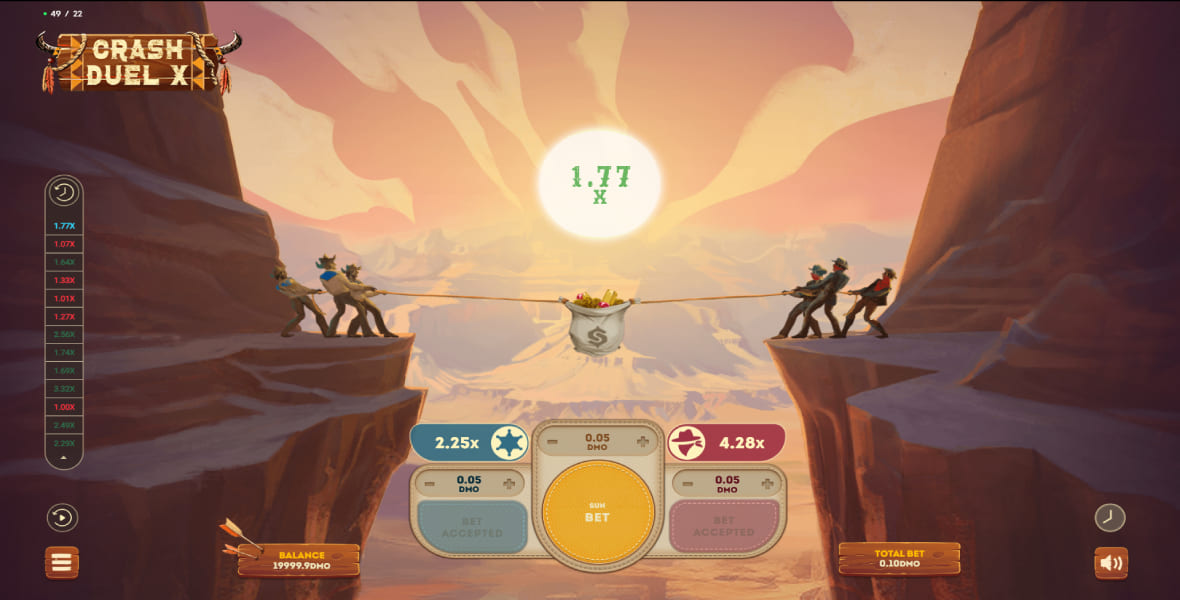Lower the blue sheriff bet amount

429,484
